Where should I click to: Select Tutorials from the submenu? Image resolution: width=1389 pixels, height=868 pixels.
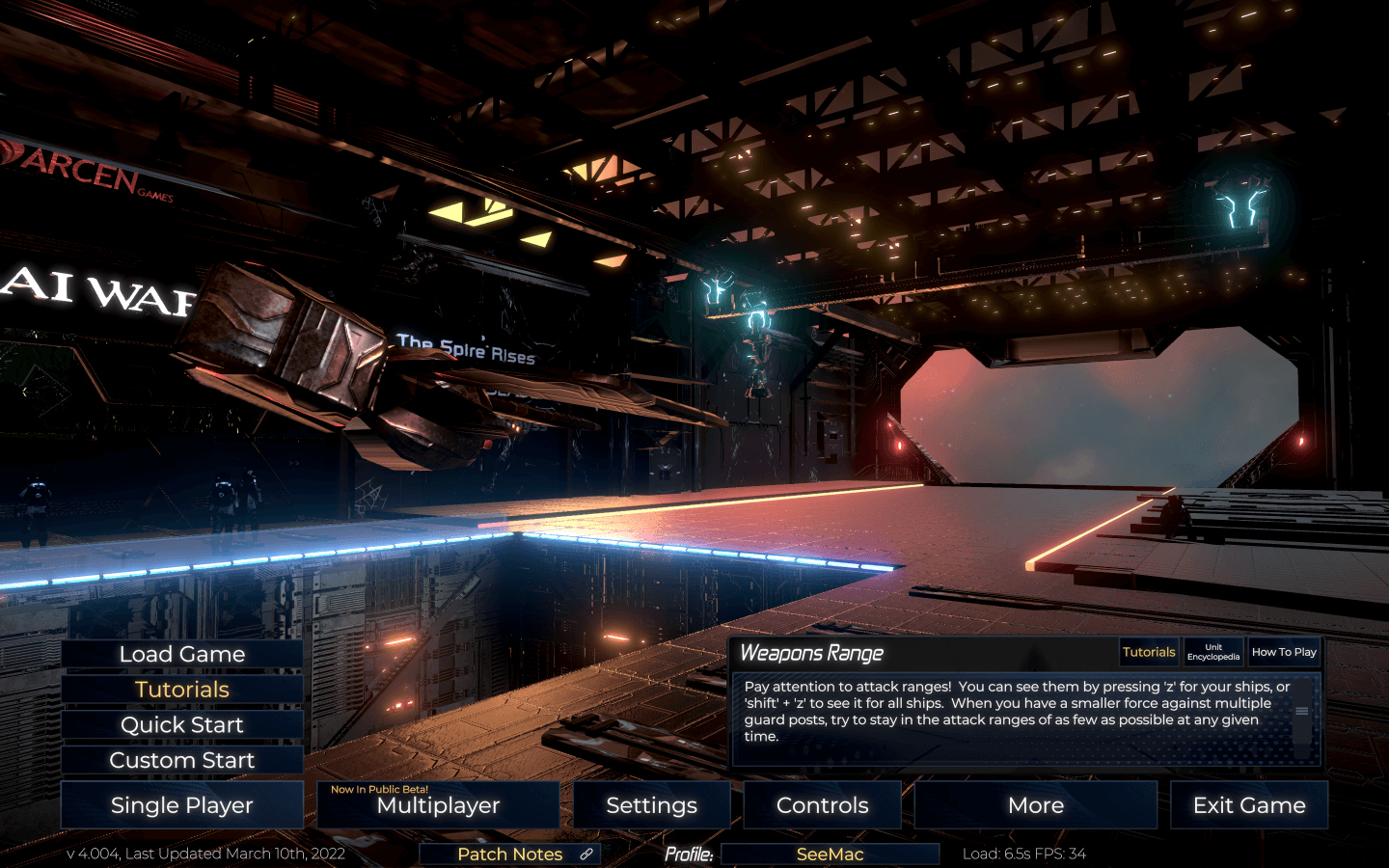pos(182,690)
